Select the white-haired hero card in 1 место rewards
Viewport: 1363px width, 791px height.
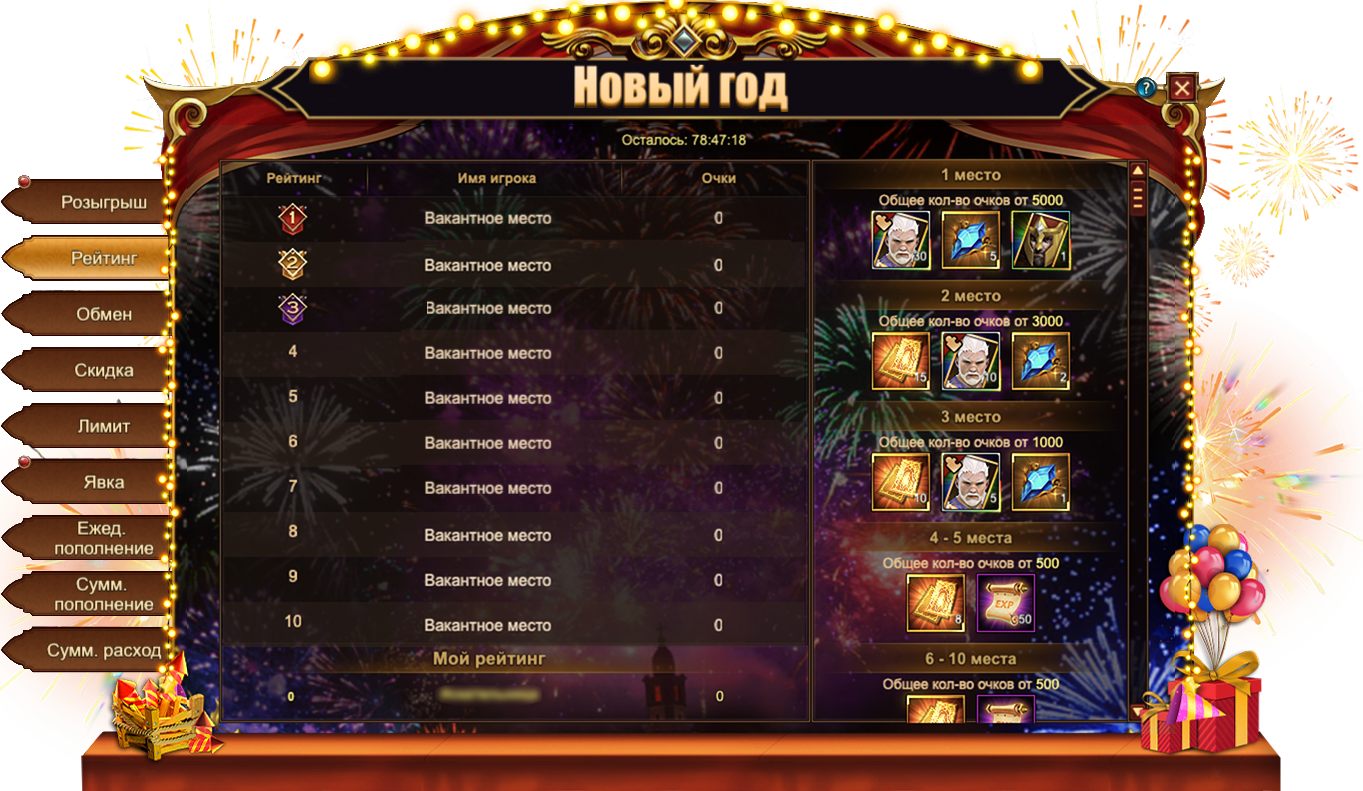(x=901, y=240)
